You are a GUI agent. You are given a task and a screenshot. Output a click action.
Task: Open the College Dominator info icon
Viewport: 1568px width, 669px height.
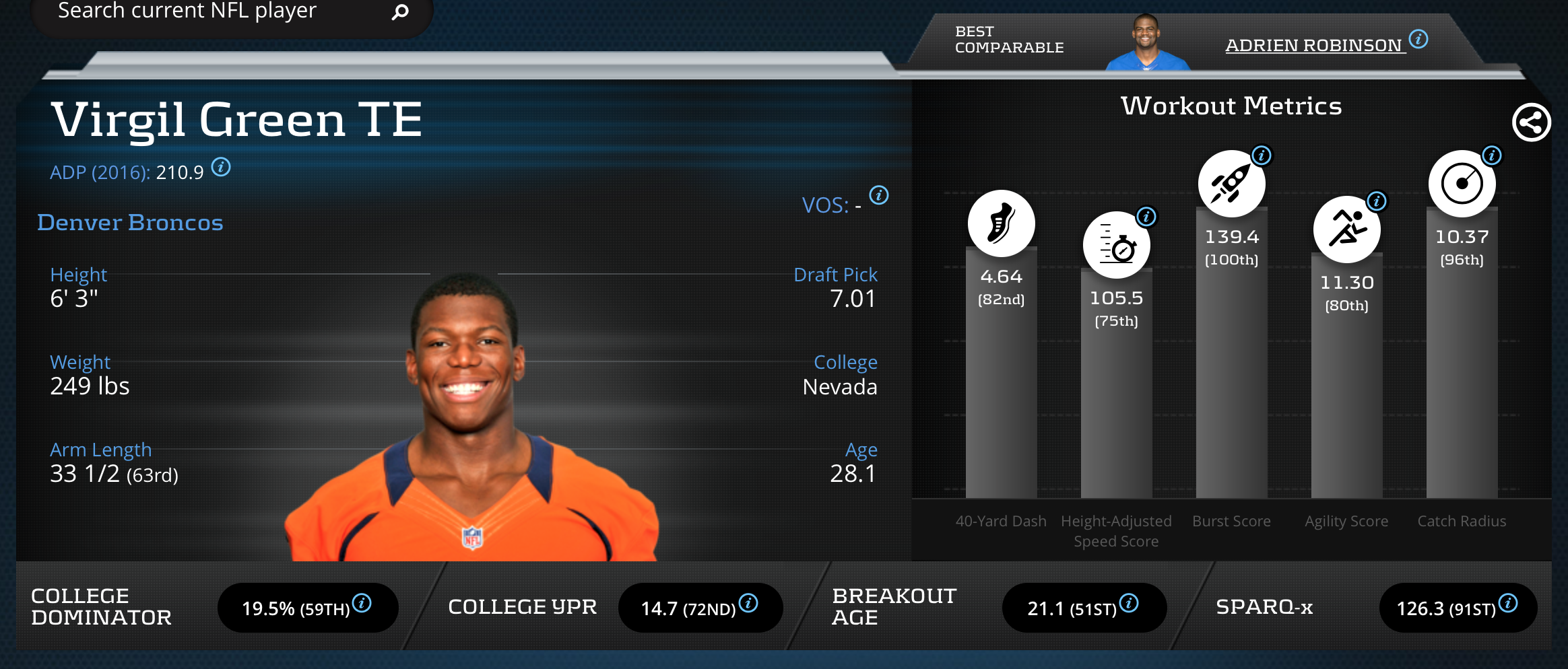tap(362, 603)
